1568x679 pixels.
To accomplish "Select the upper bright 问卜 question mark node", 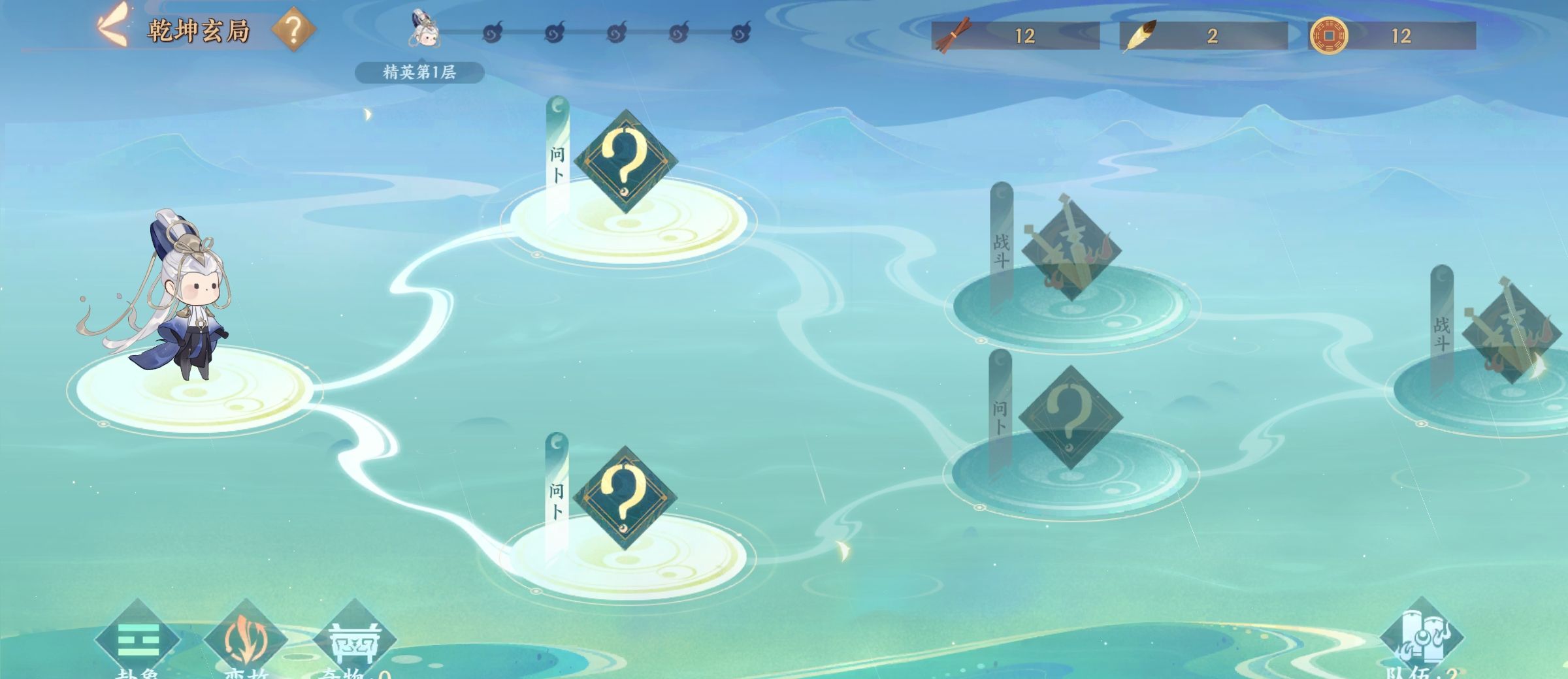I will (x=625, y=161).
